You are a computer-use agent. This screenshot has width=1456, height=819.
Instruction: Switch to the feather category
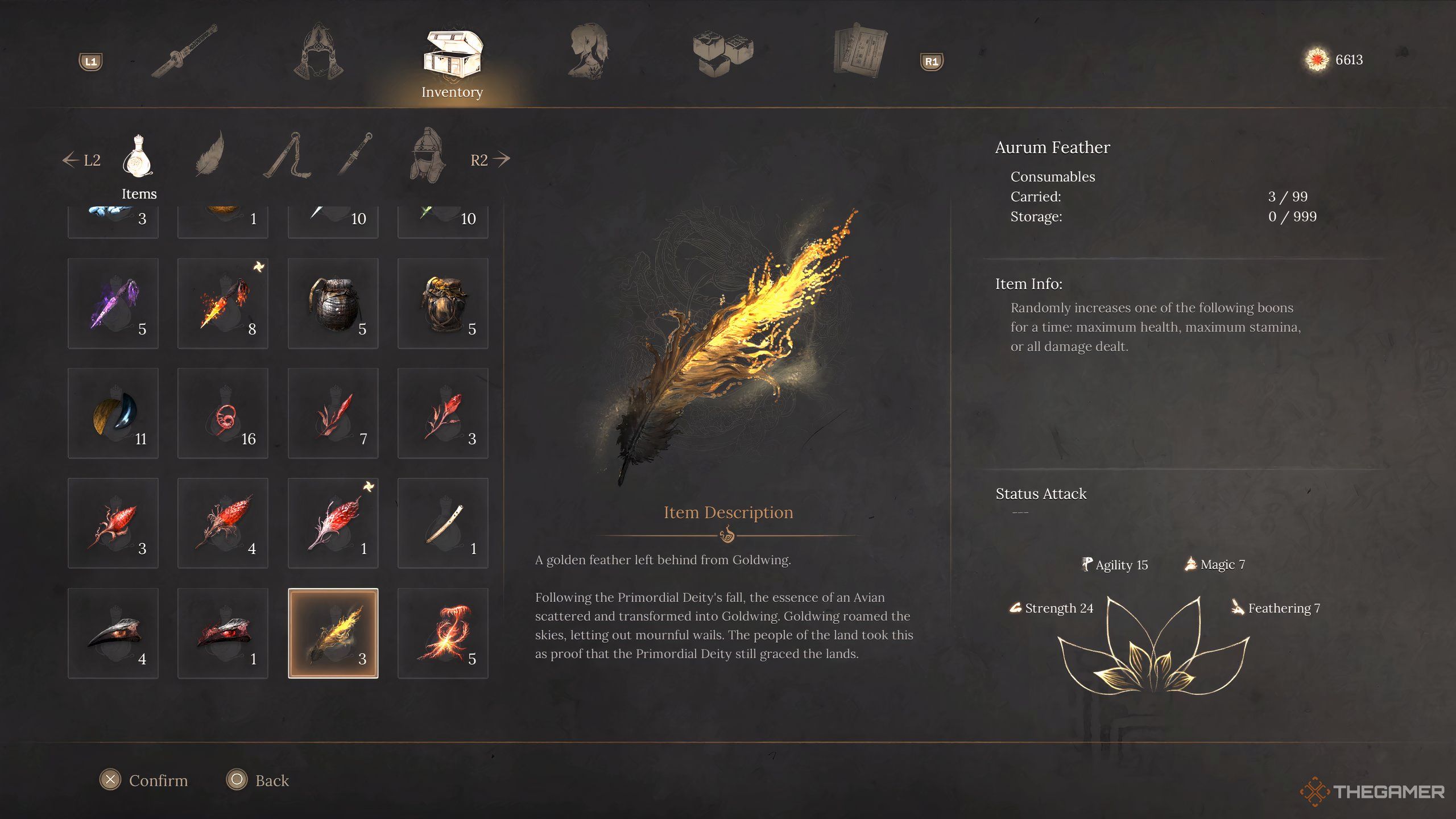click(x=212, y=155)
